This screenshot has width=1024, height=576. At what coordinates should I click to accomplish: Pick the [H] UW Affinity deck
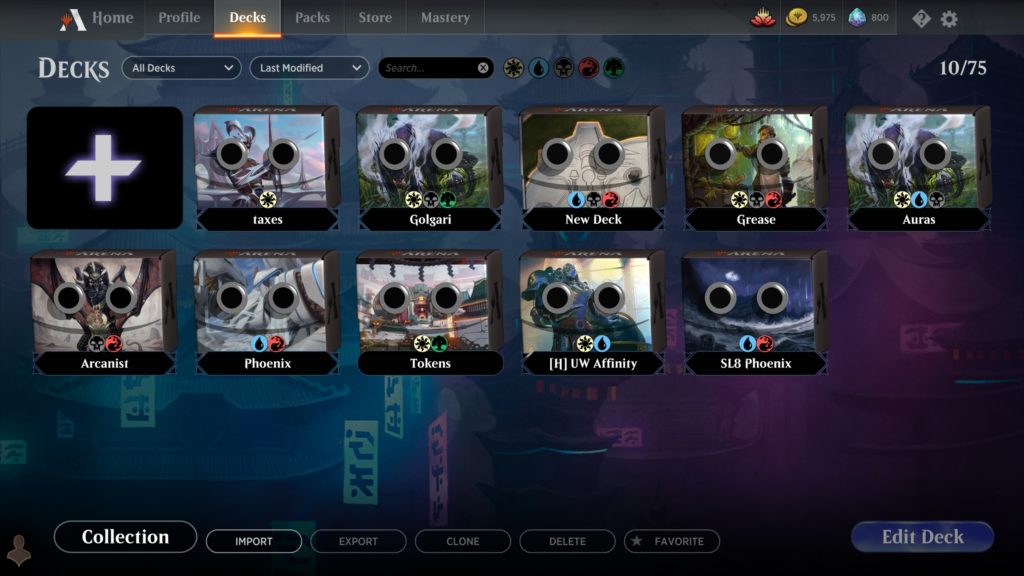click(x=594, y=310)
